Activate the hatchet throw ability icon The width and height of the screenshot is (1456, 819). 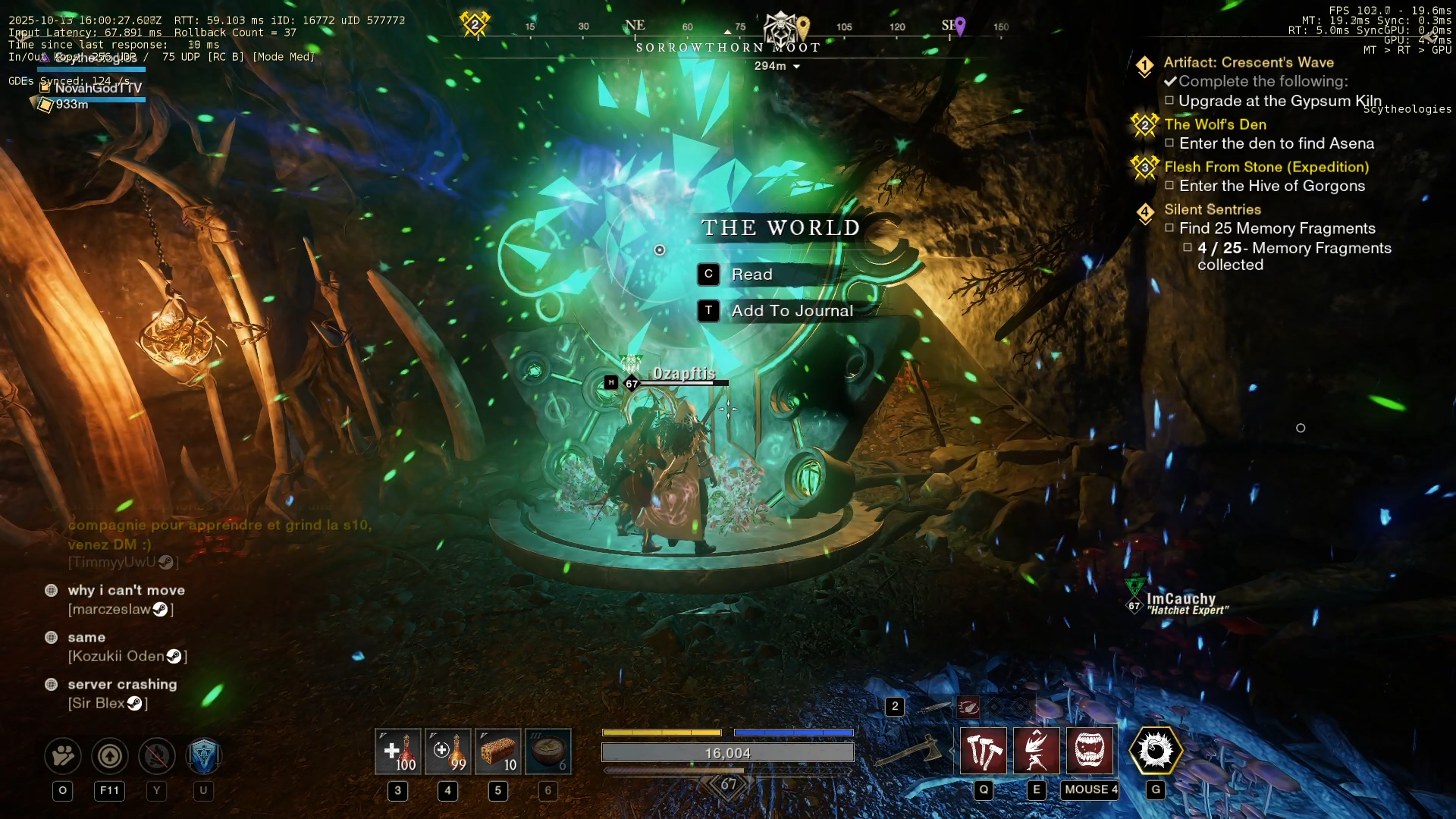point(984,751)
